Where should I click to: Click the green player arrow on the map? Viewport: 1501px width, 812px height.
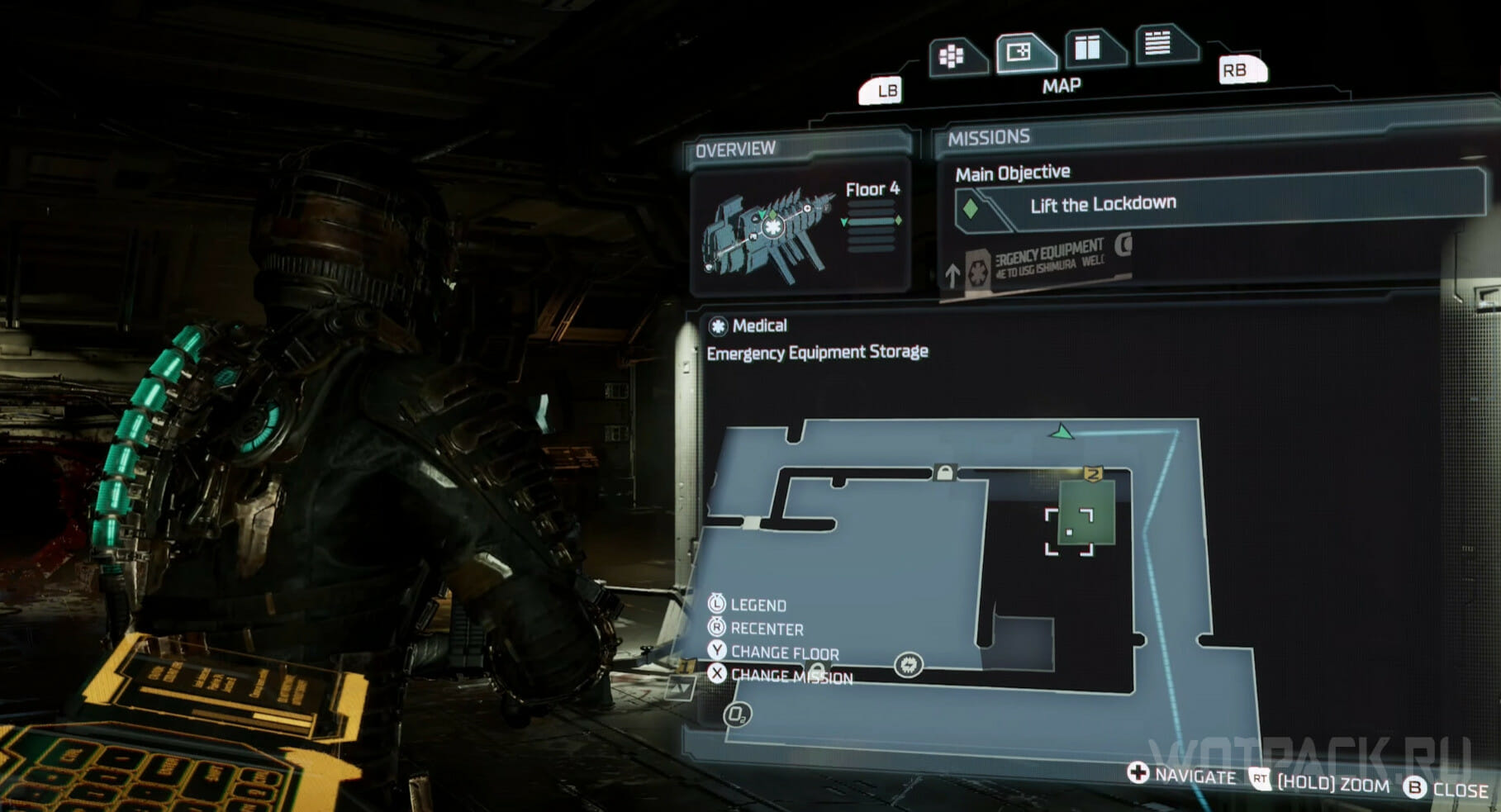[x=1061, y=432]
